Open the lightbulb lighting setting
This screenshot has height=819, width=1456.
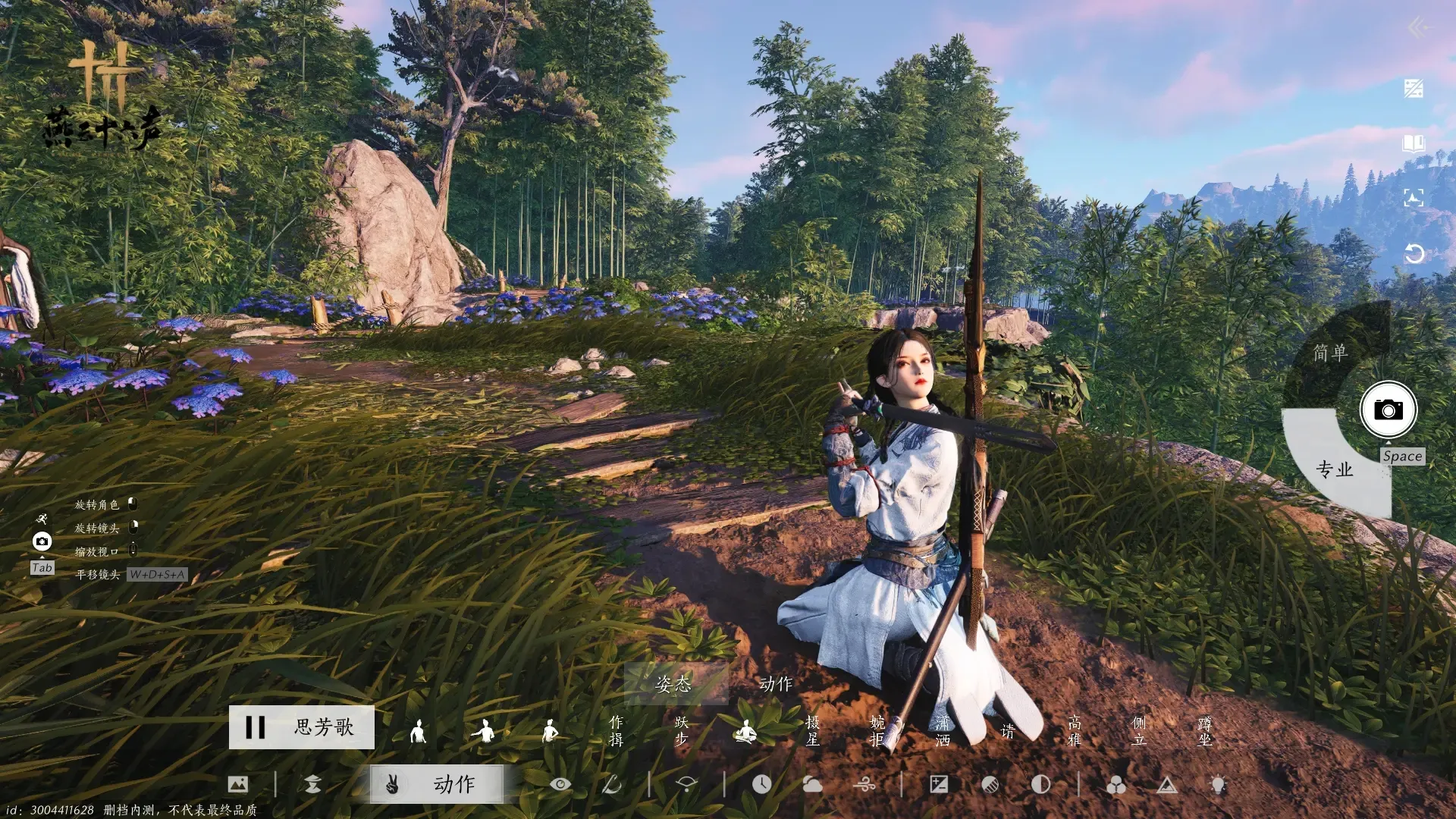pyautogui.click(x=1218, y=784)
